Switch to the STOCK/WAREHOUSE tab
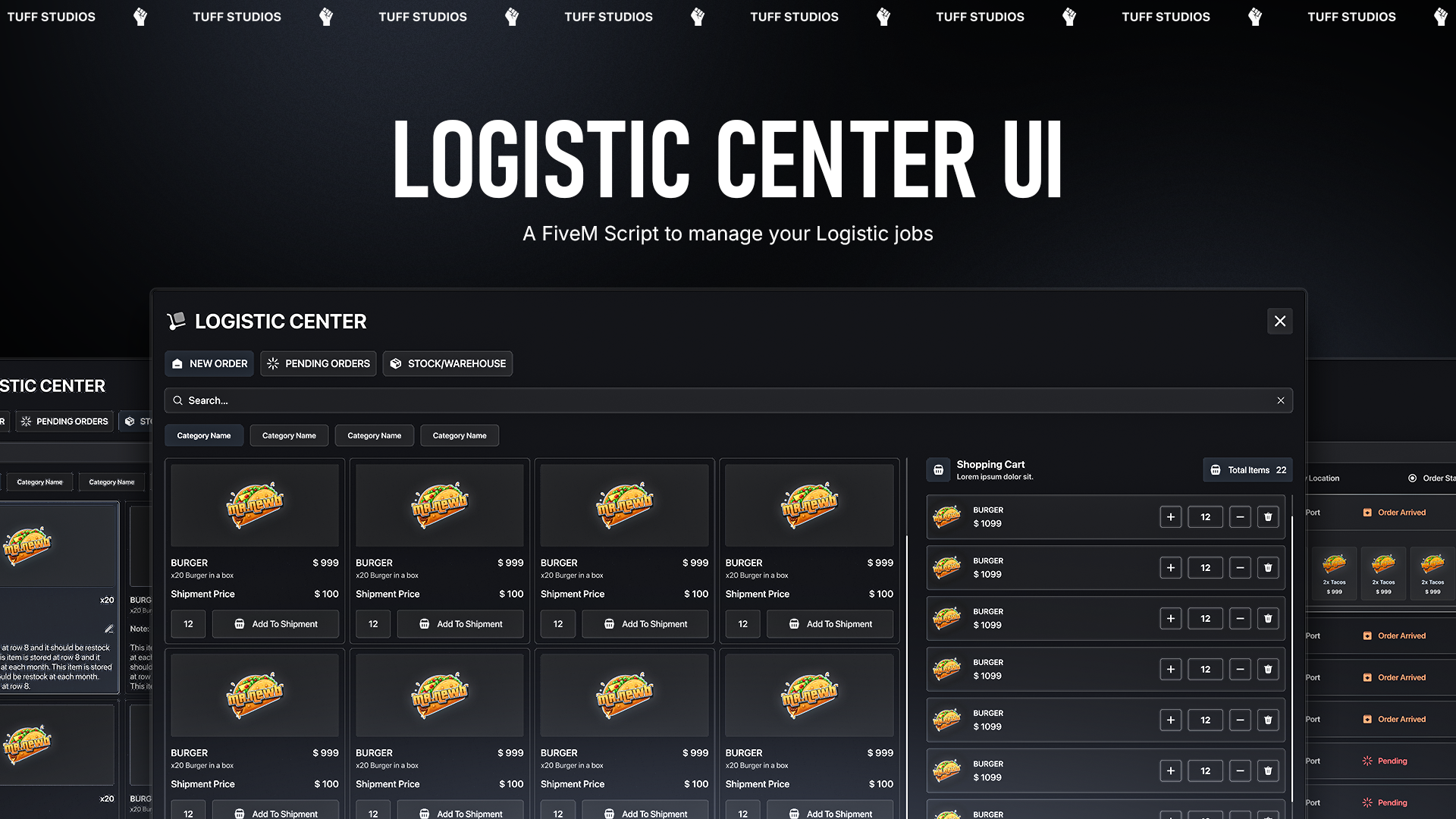 point(447,363)
